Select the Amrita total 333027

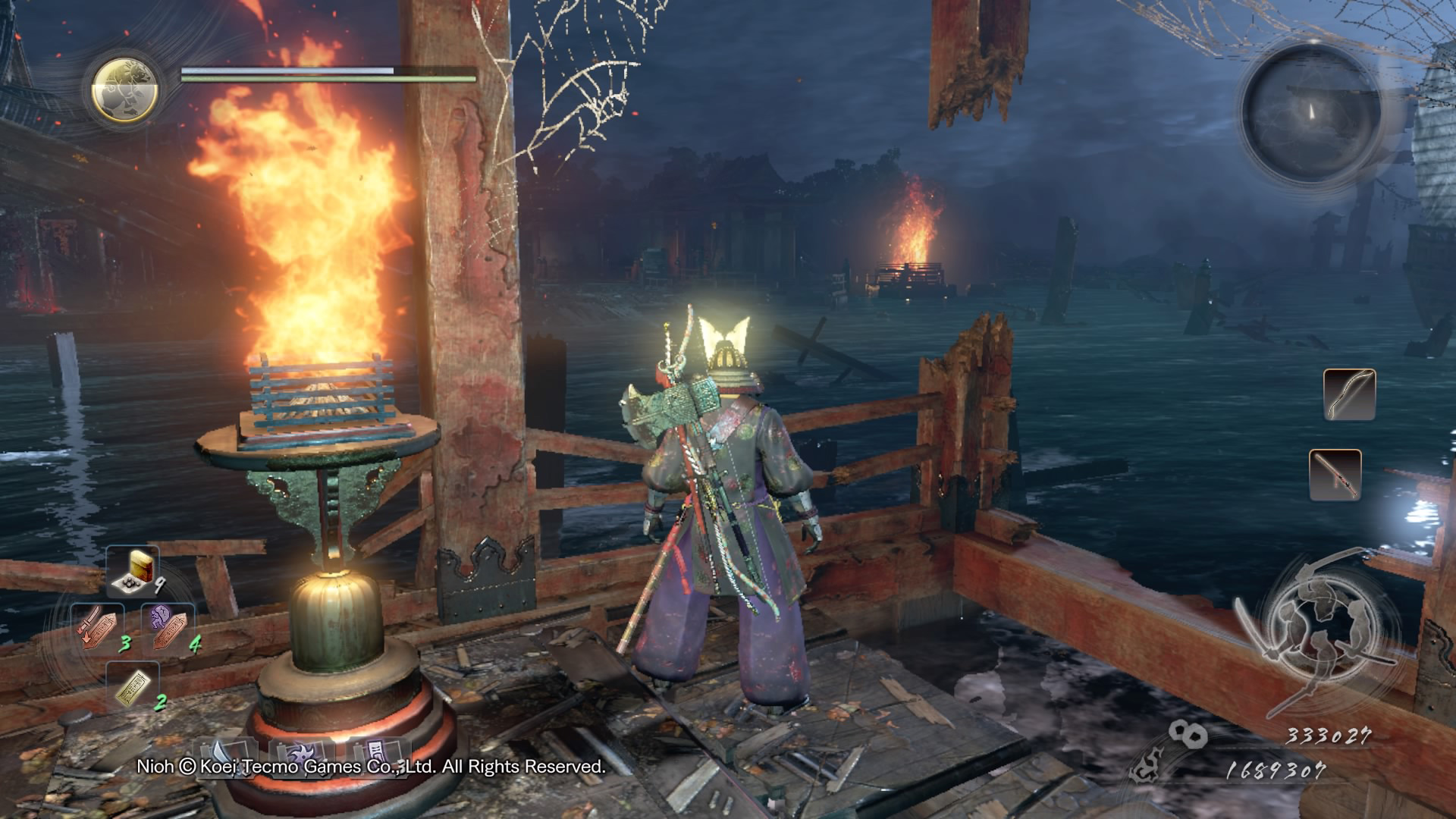pos(1326,735)
